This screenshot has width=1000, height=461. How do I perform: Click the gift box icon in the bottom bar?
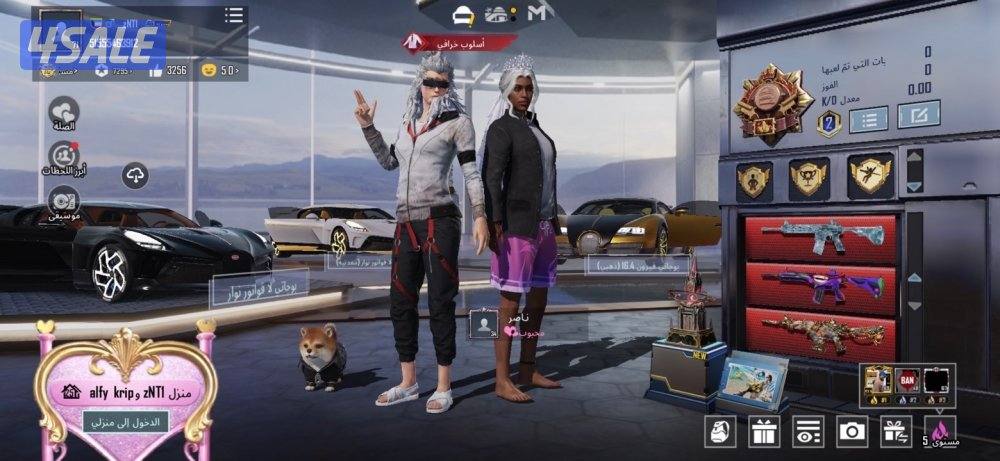(x=764, y=431)
